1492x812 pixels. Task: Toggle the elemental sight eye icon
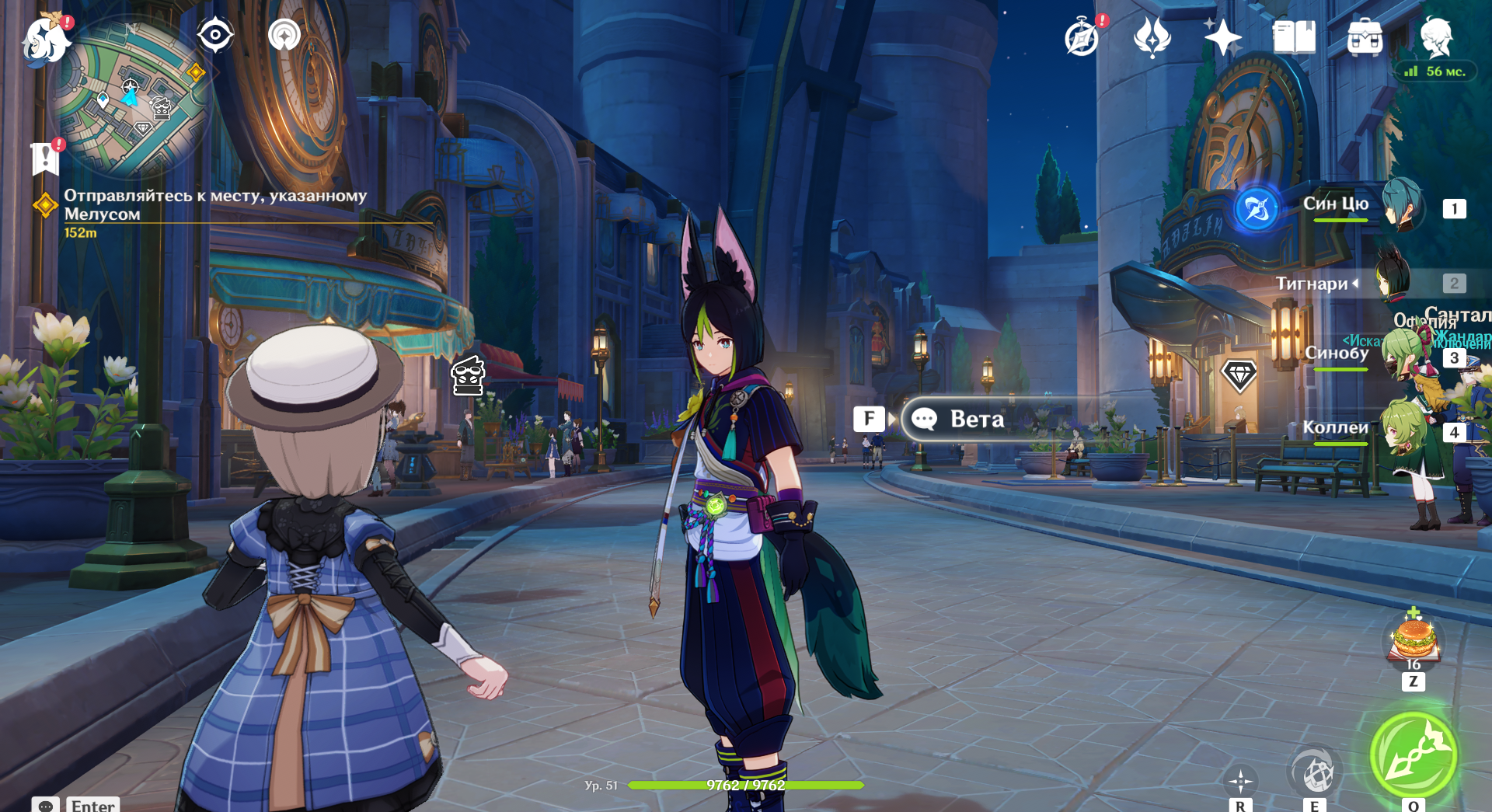(215, 36)
